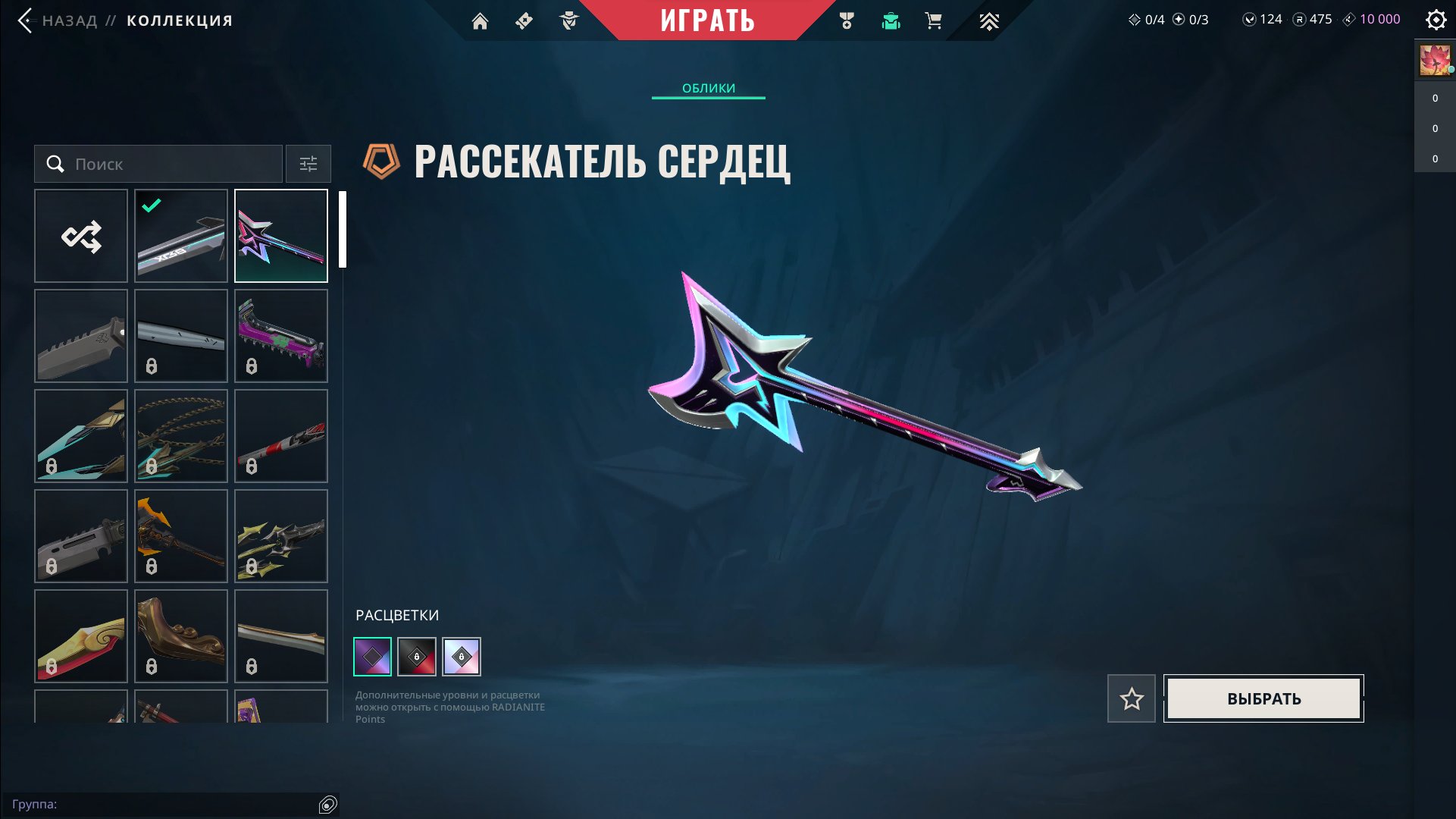Switch to the ОБЛИКИ tab
The height and width of the screenshot is (819, 1456).
[707, 87]
